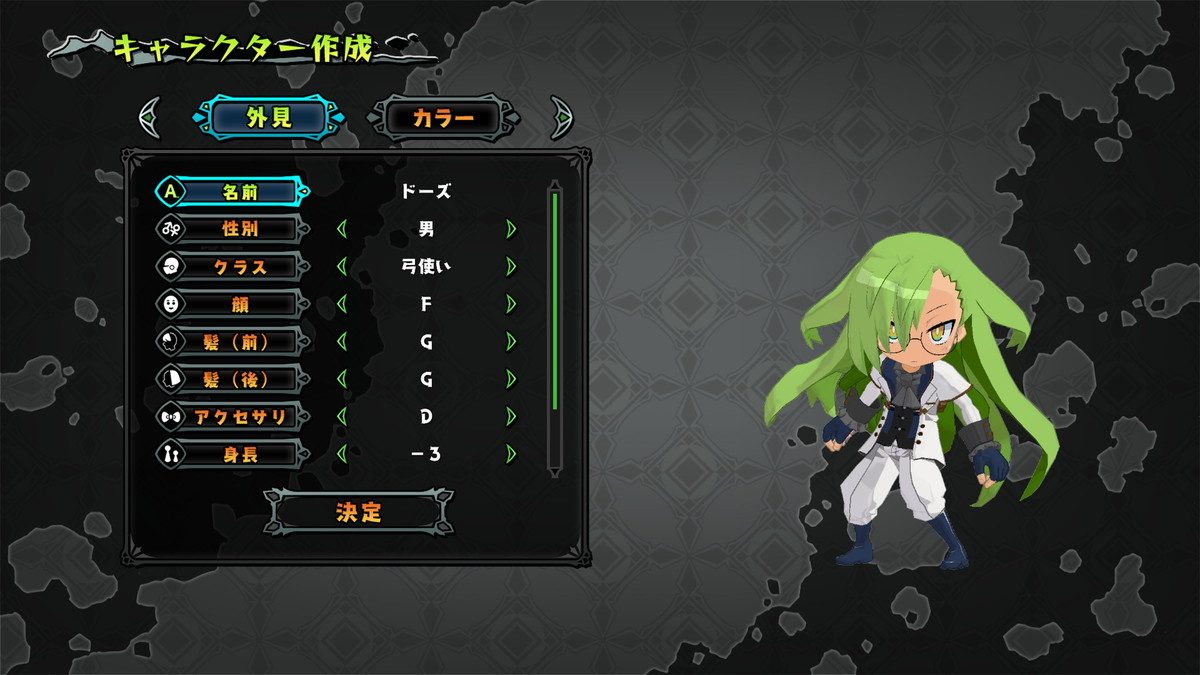Decrease 身長 height with the left arrow

click(342, 454)
